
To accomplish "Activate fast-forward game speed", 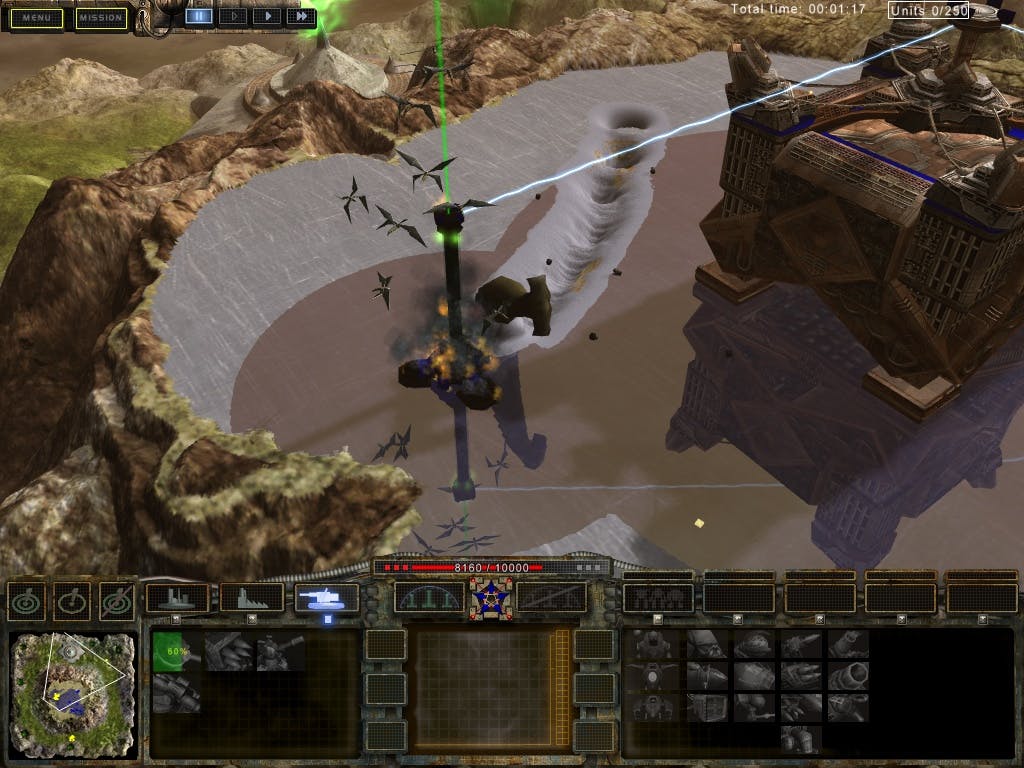I will click(x=300, y=16).
